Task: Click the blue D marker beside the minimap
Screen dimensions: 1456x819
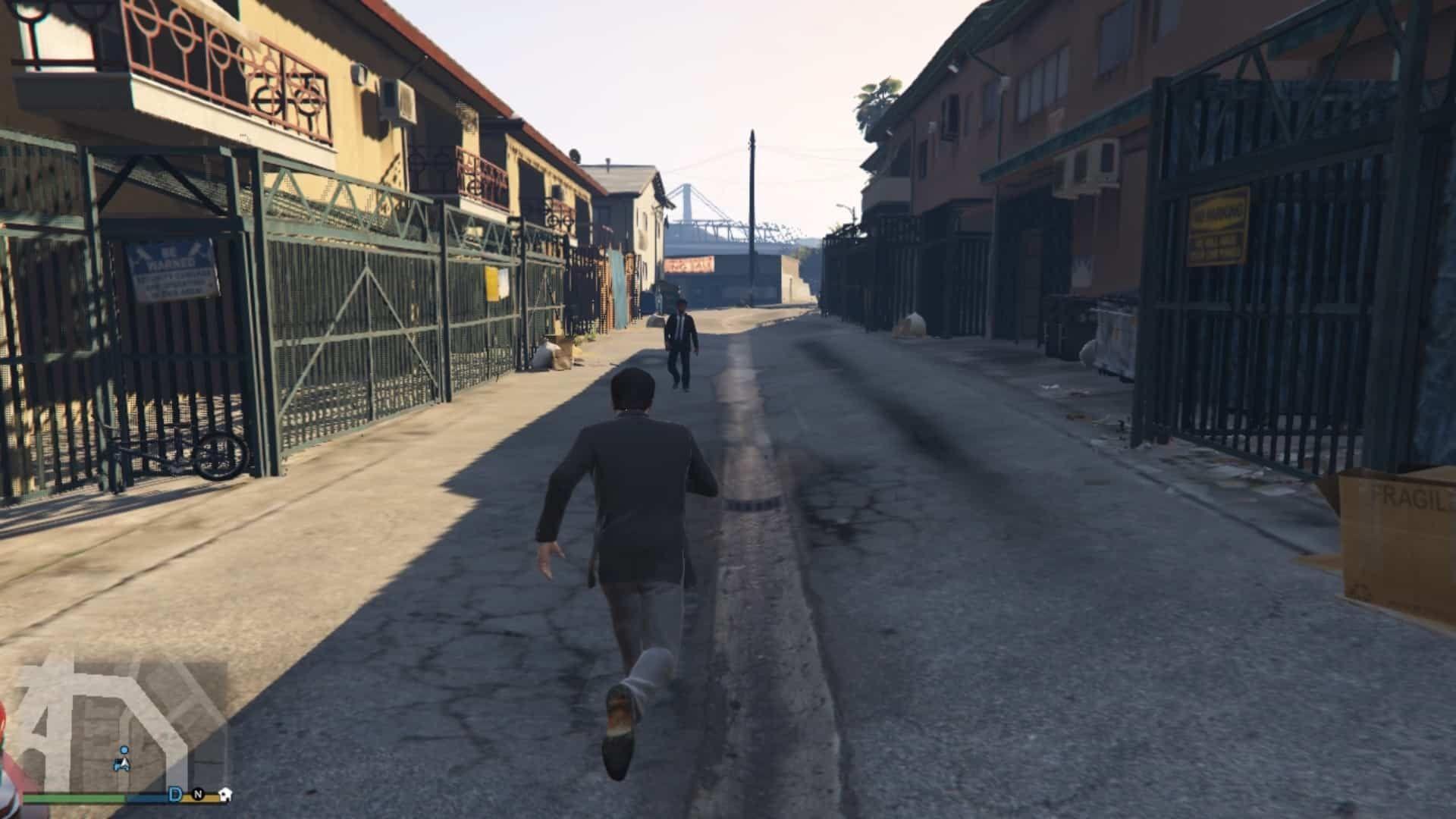Action: click(174, 794)
